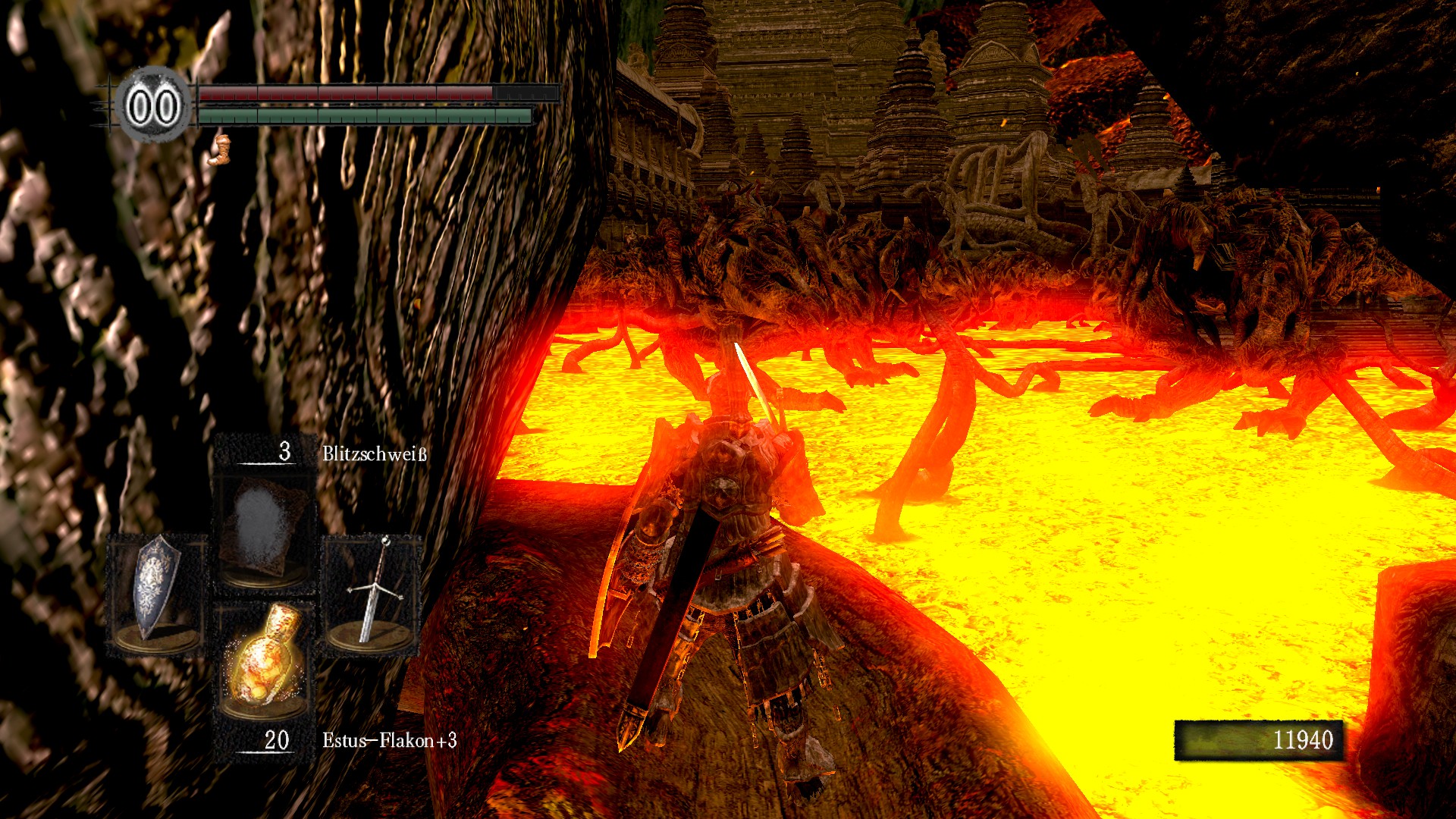
Task: Click the humanity counter emblem
Action: click(x=153, y=106)
